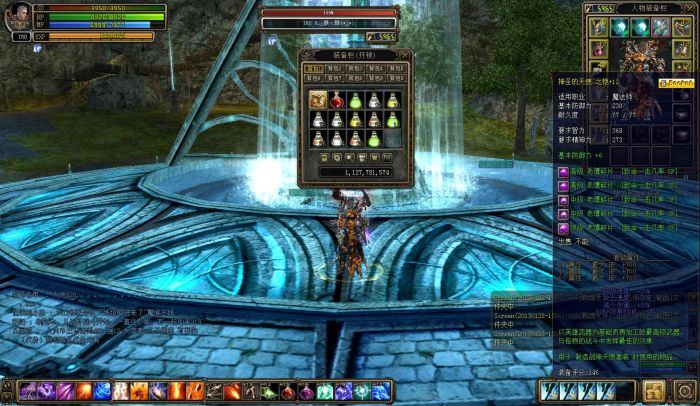Activate the first purple skill on the hotbar

[x=27, y=391]
